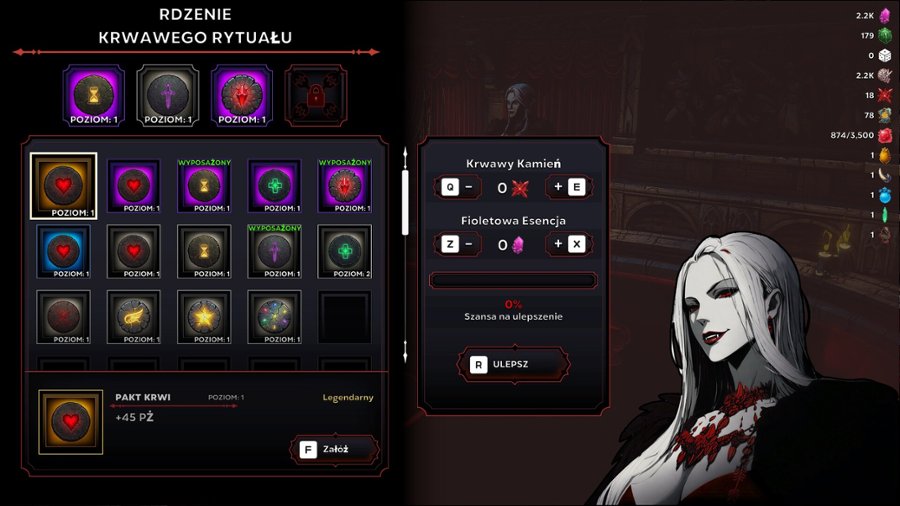
Task: Select the legendary gold heart core
Action: [x=64, y=185]
